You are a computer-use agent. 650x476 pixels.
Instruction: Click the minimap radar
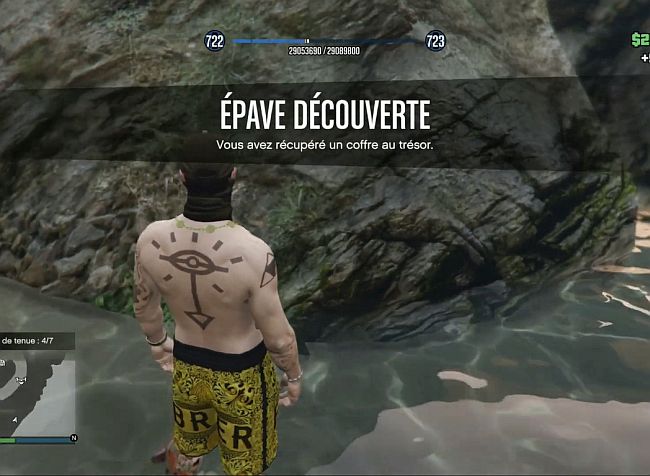(38, 393)
